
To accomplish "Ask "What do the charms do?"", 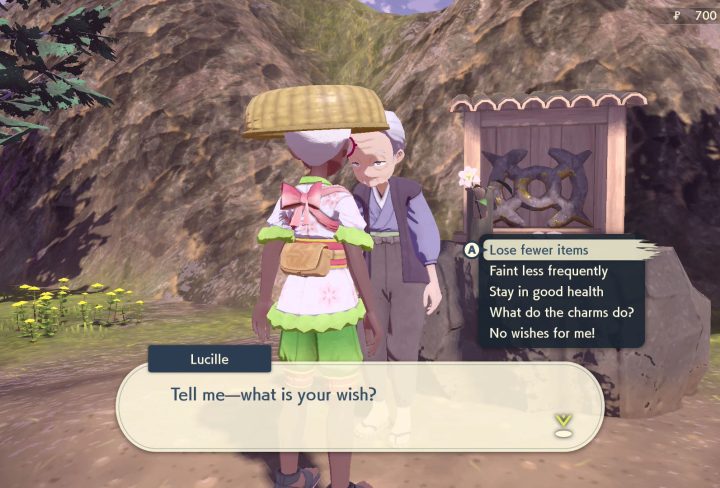I will [x=562, y=312].
